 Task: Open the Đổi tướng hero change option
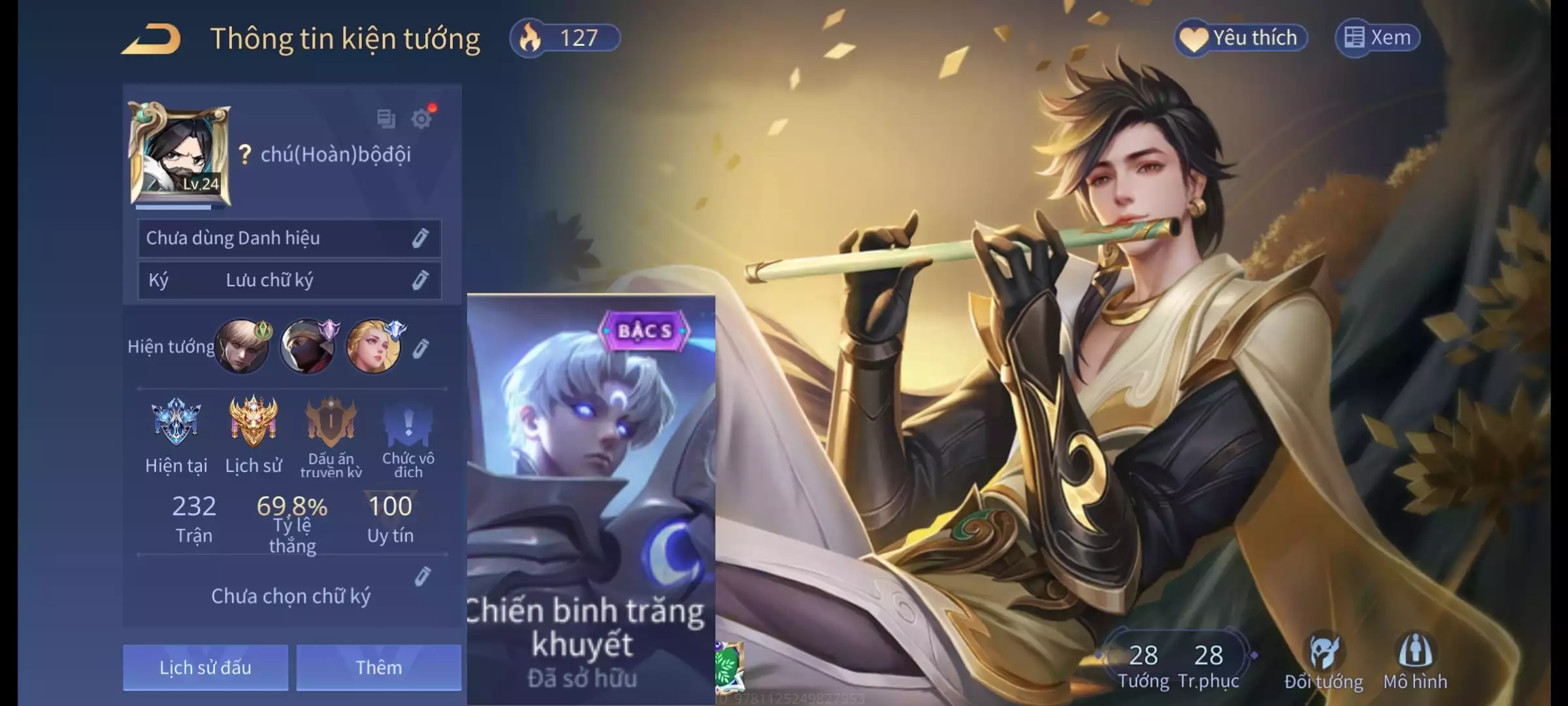(1324, 662)
